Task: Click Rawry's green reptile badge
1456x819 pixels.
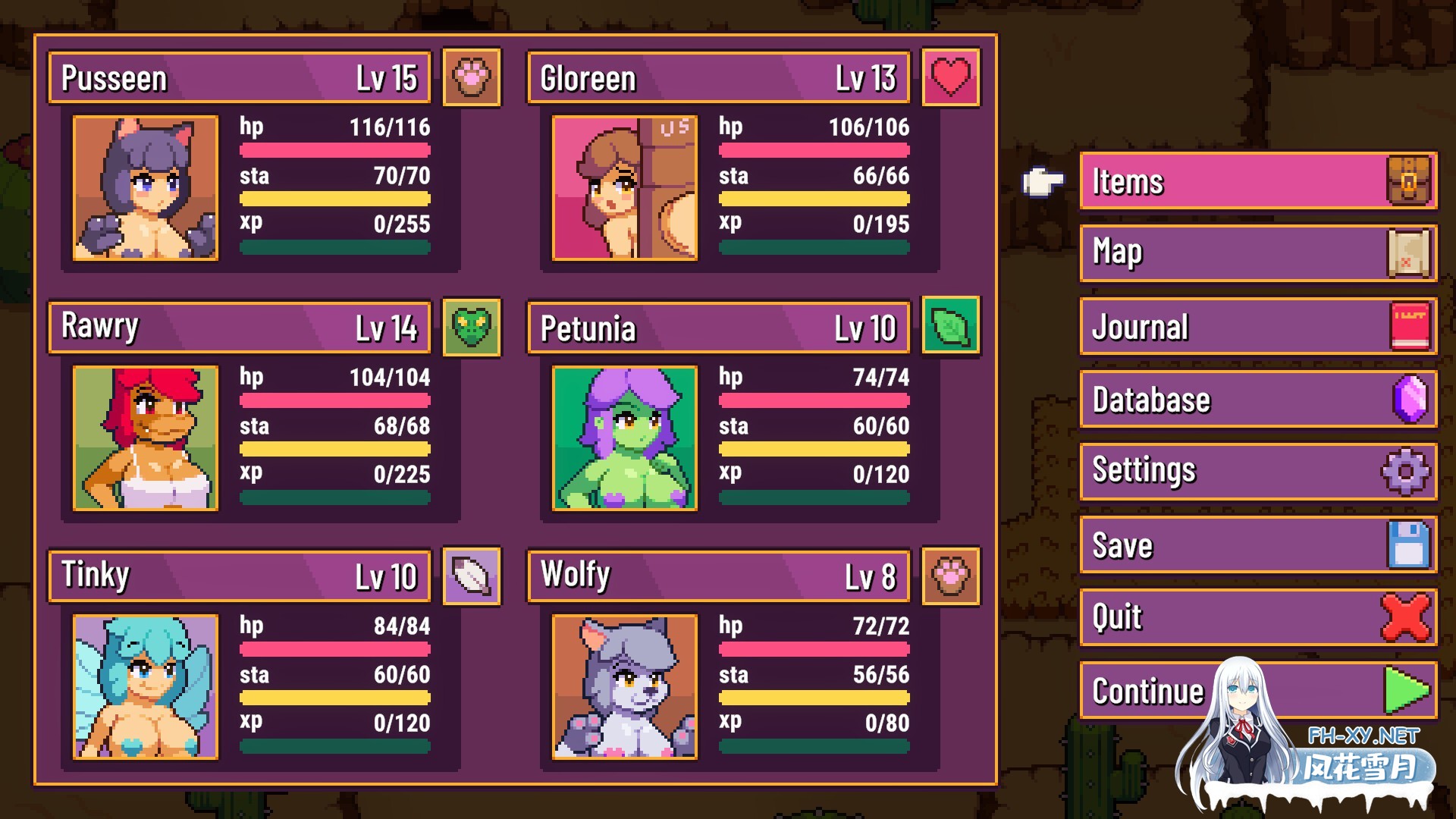Action: pos(472,328)
